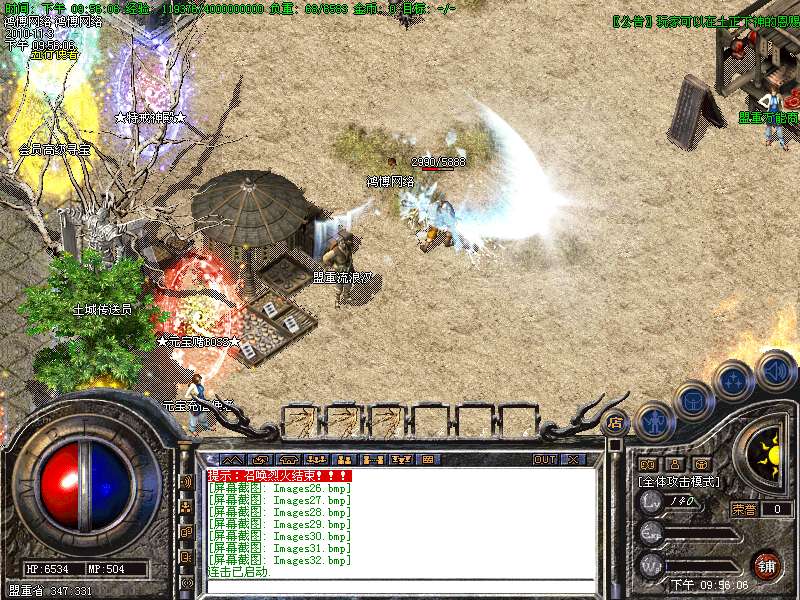Image resolution: width=800 pixels, height=600 pixels.
Task: Open the skills button with sparkle stars
Action: [733, 381]
